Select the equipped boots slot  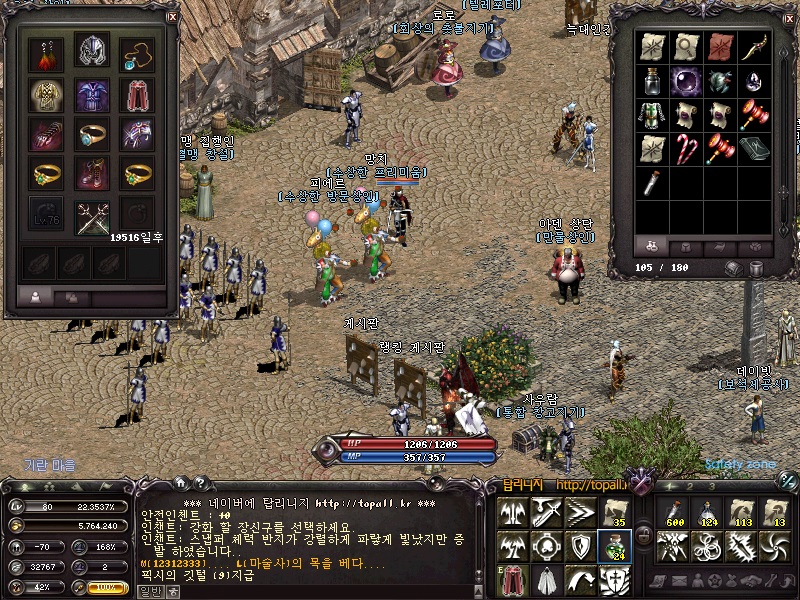[x=93, y=173]
